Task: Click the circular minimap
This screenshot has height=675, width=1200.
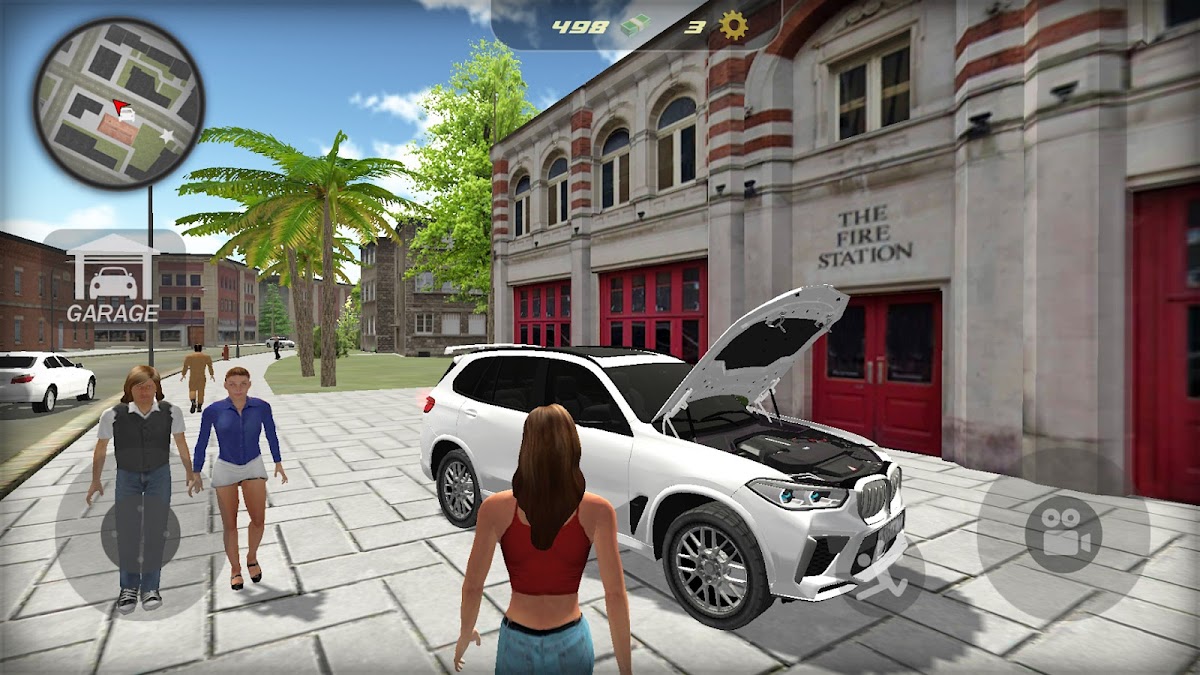Action: coord(119,103)
